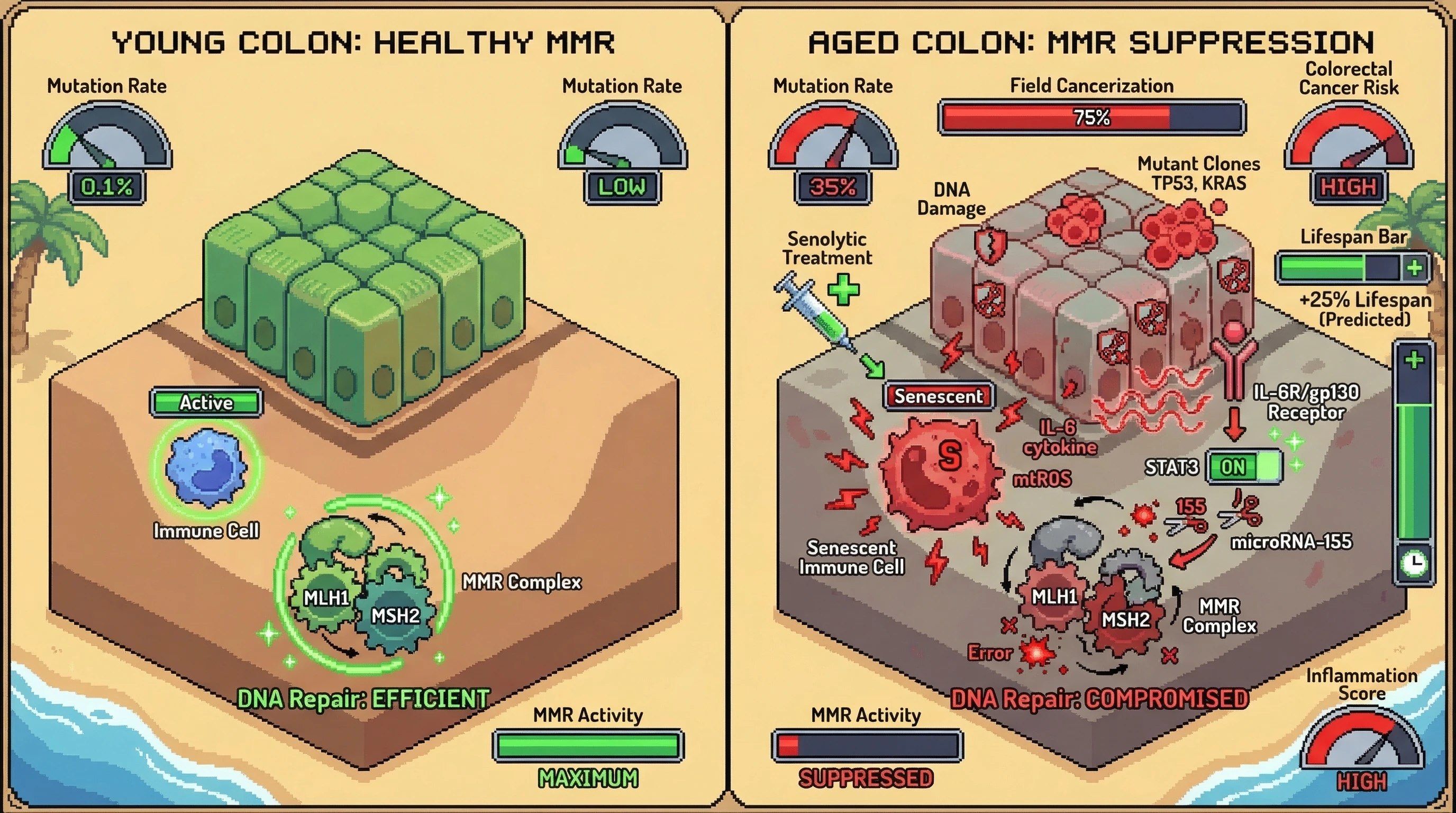Viewport: 1456px width, 813px height.
Task: Click the clock icon under the vertical meter
Action: click(1414, 563)
